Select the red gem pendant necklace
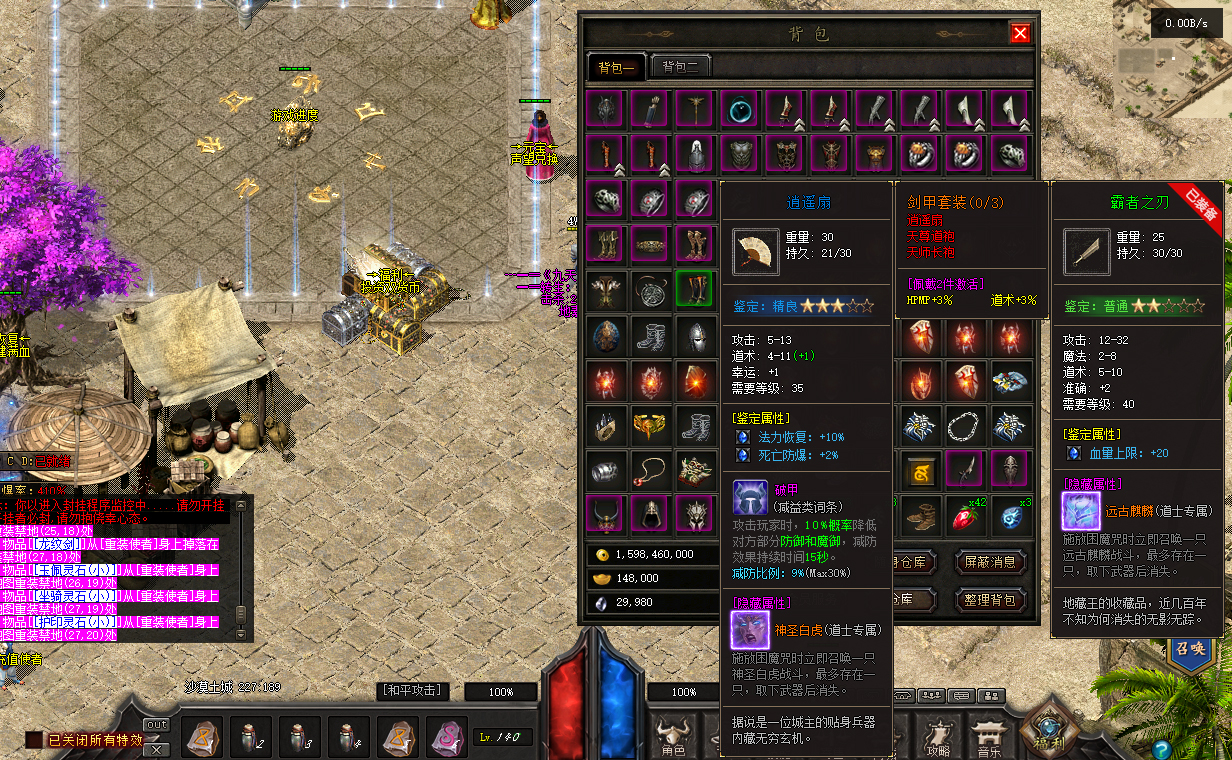The image size is (1232, 760). pyautogui.click(x=650, y=469)
